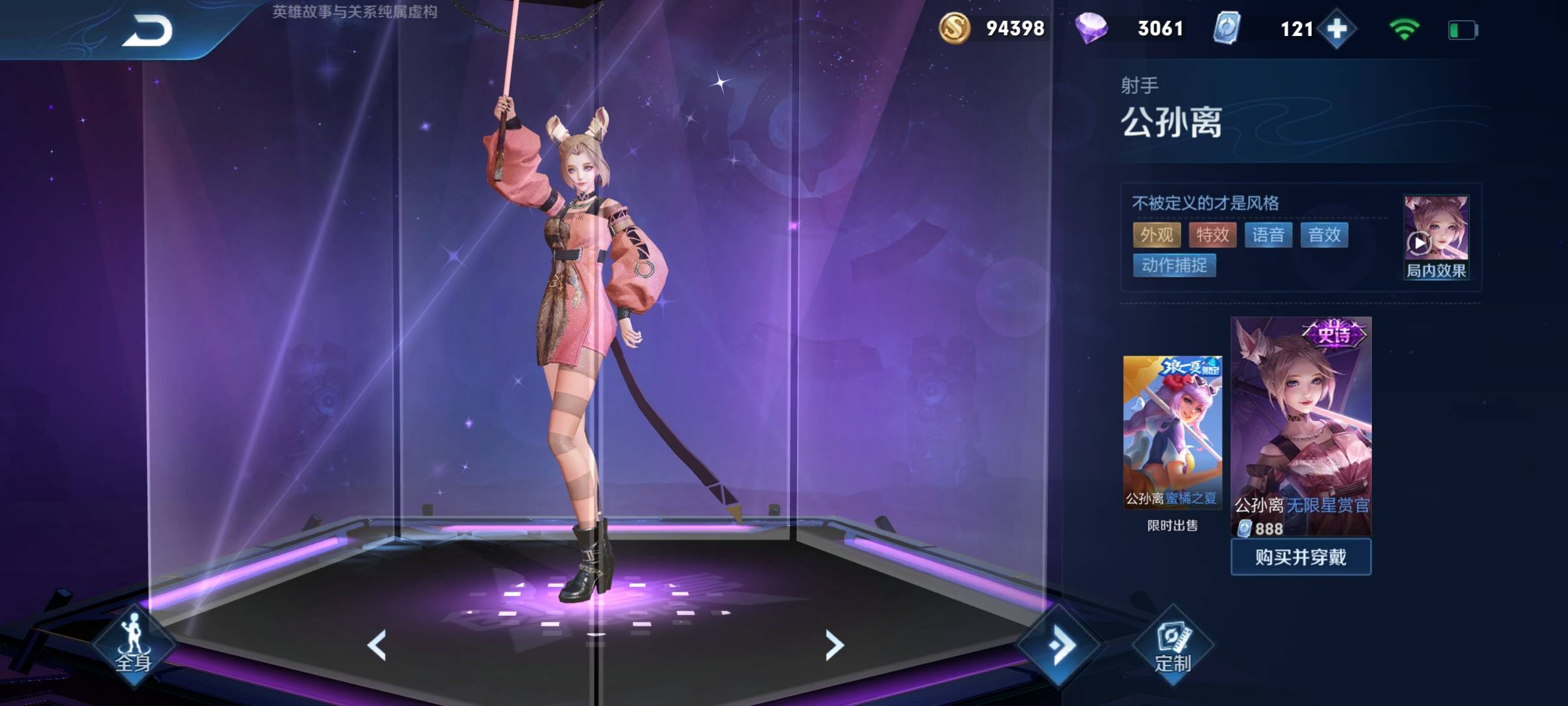Select the 蜜橘之夏 skin card

pyautogui.click(x=1172, y=432)
